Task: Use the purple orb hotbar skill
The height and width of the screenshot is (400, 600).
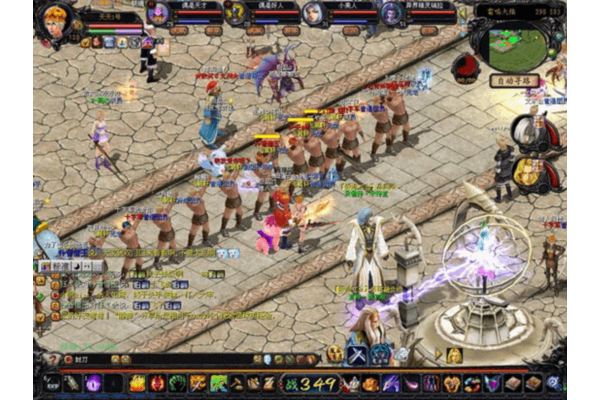Action: point(93,383)
